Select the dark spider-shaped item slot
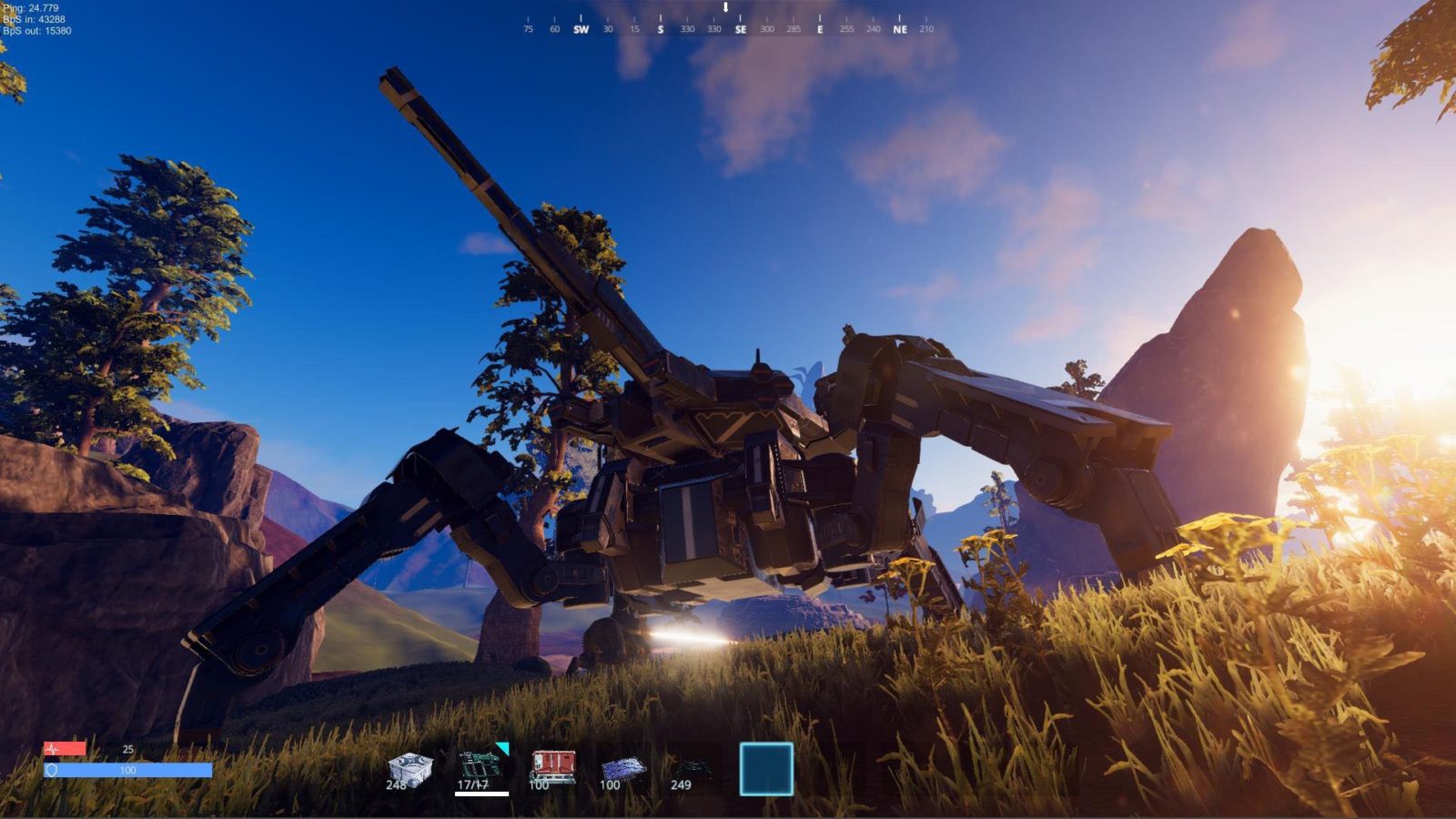The image size is (1456, 819). pyautogui.click(x=692, y=771)
